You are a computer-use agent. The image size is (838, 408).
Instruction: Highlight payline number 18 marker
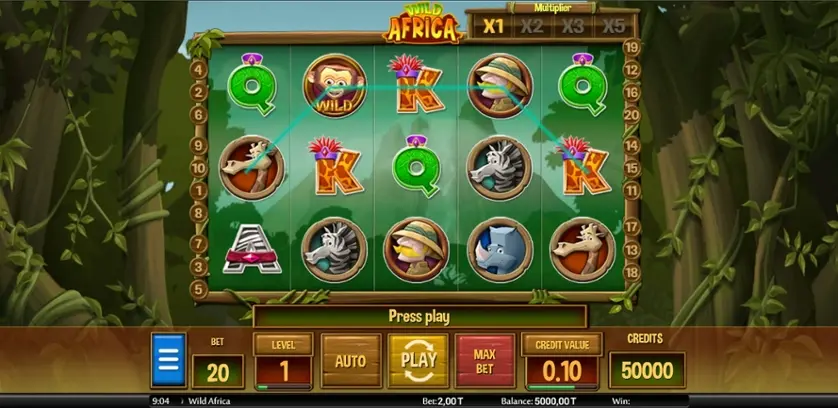631,272
